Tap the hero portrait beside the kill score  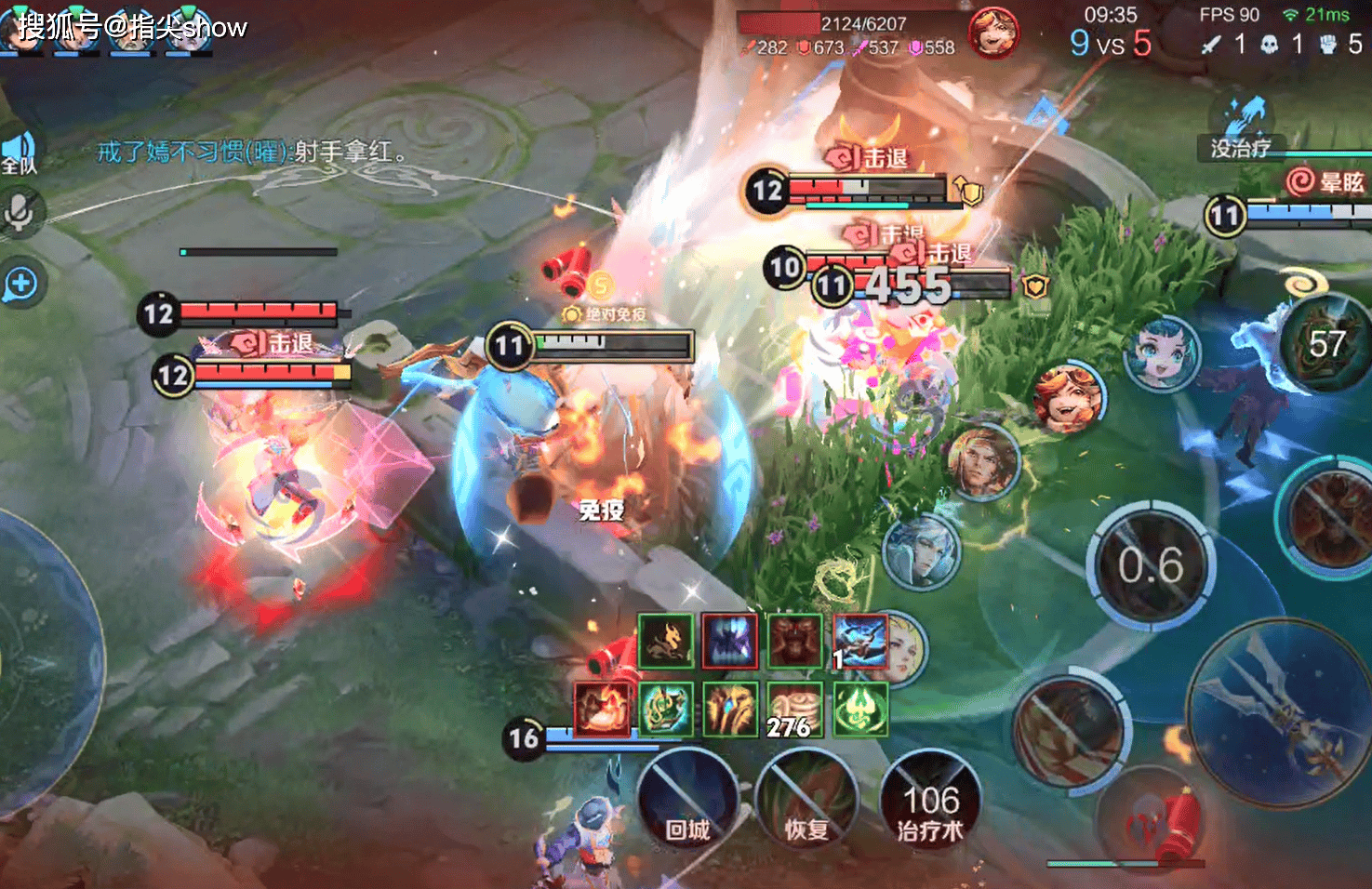tap(992, 33)
